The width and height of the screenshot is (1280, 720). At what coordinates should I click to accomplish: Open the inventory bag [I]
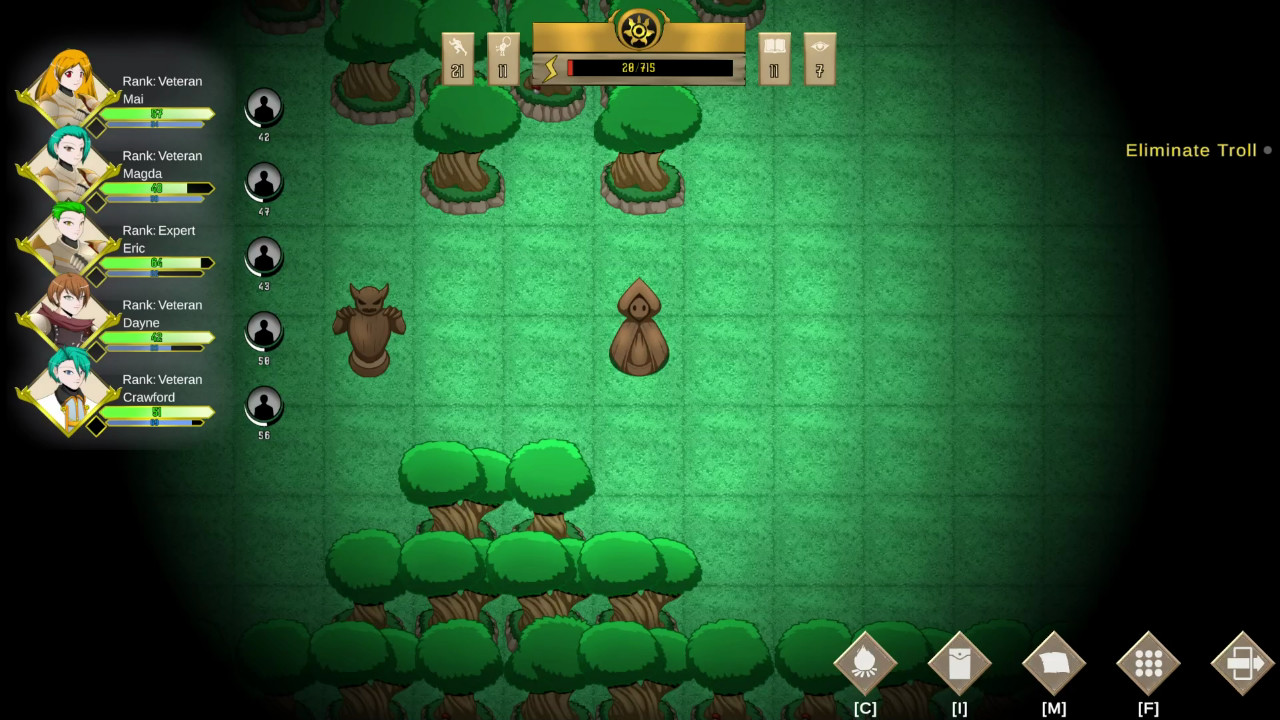click(x=959, y=662)
